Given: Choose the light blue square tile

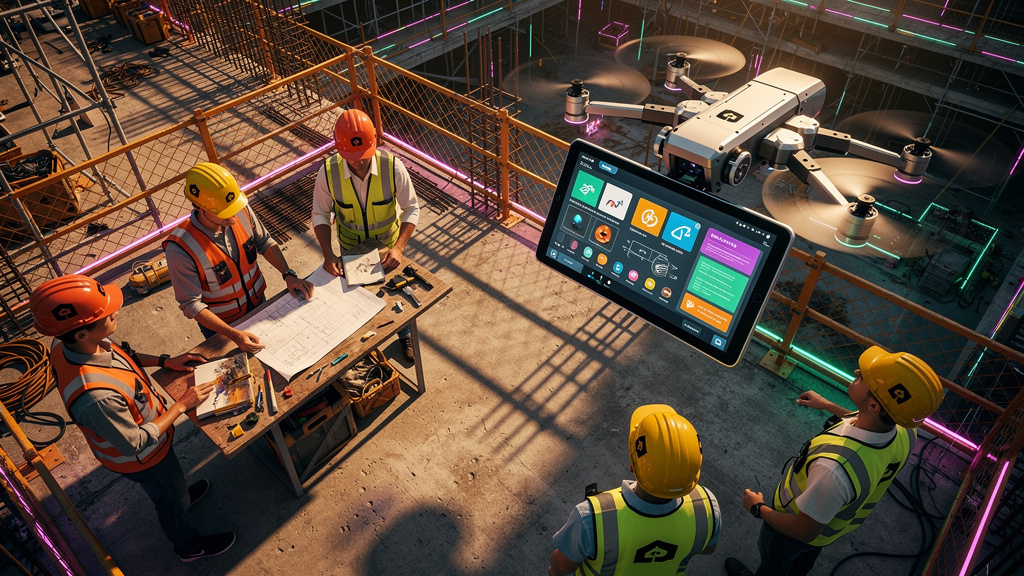Looking at the screenshot, I should pyautogui.click(x=682, y=232).
